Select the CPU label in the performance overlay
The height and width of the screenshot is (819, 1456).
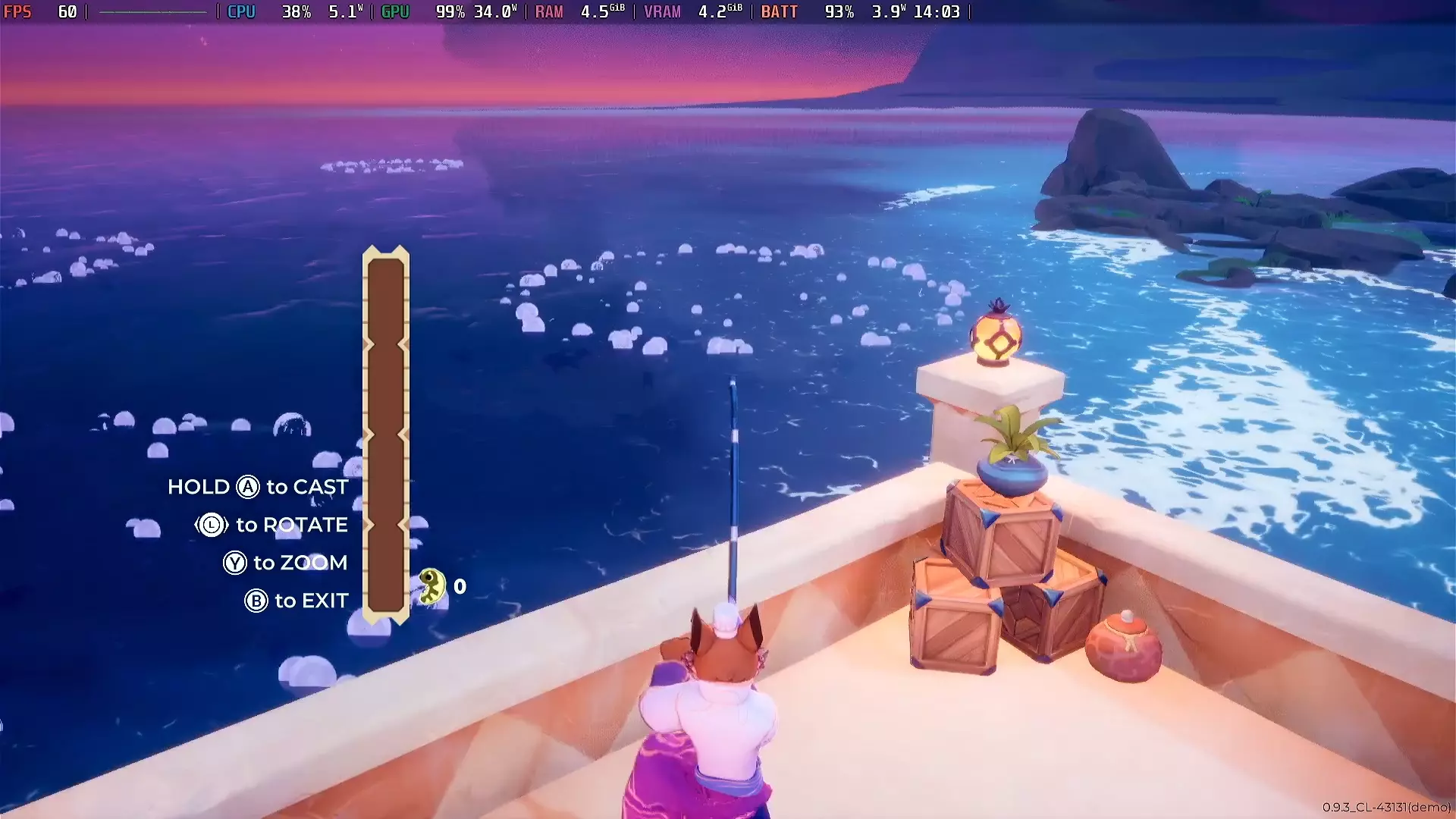click(x=241, y=11)
